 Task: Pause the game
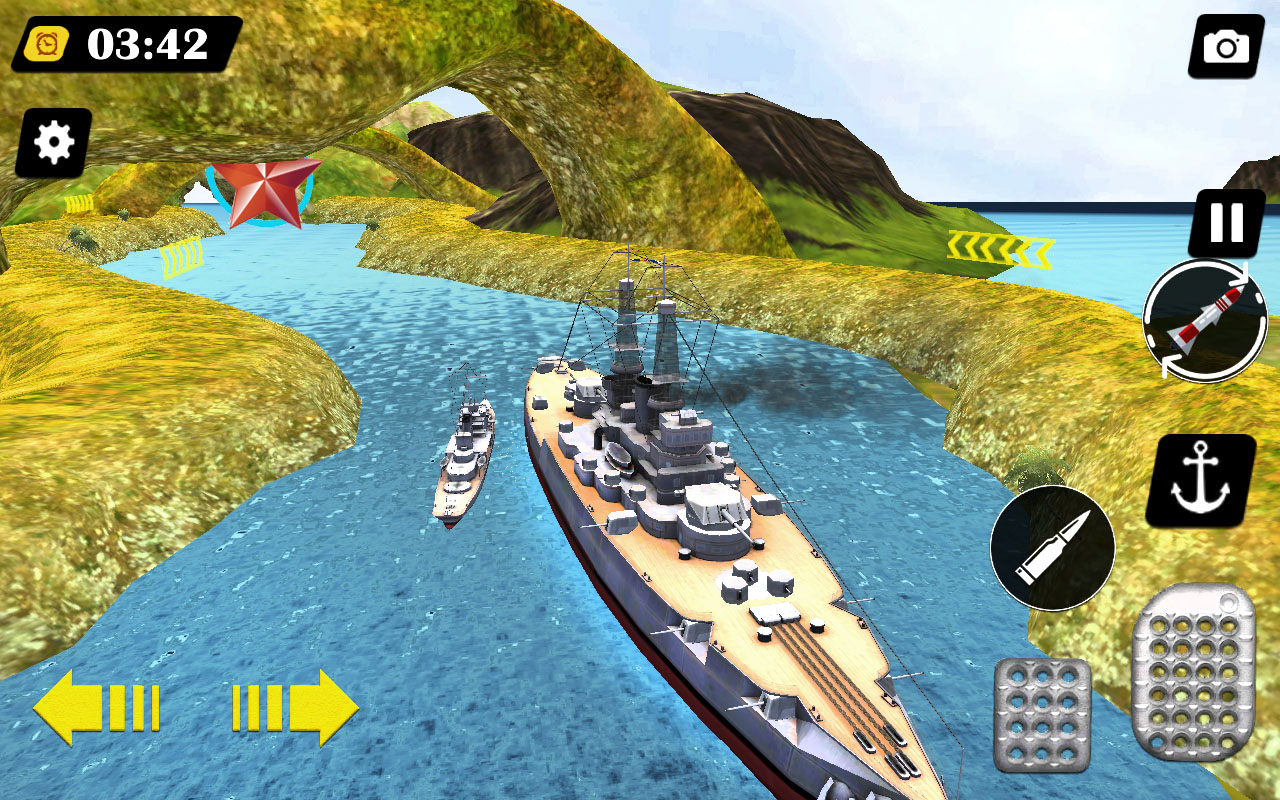[1225, 222]
